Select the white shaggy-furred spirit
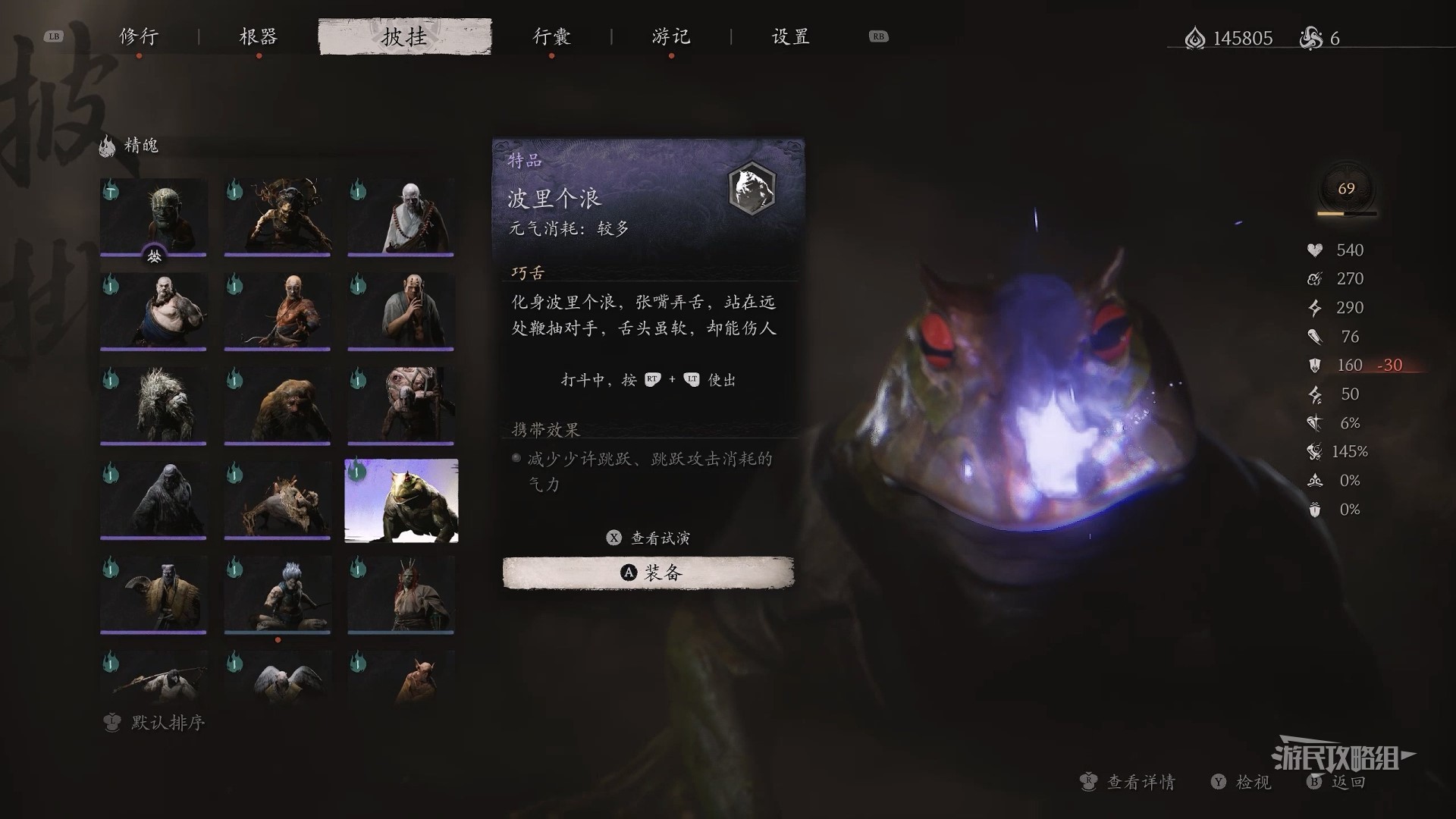This screenshot has height=819, width=1456. point(153,406)
